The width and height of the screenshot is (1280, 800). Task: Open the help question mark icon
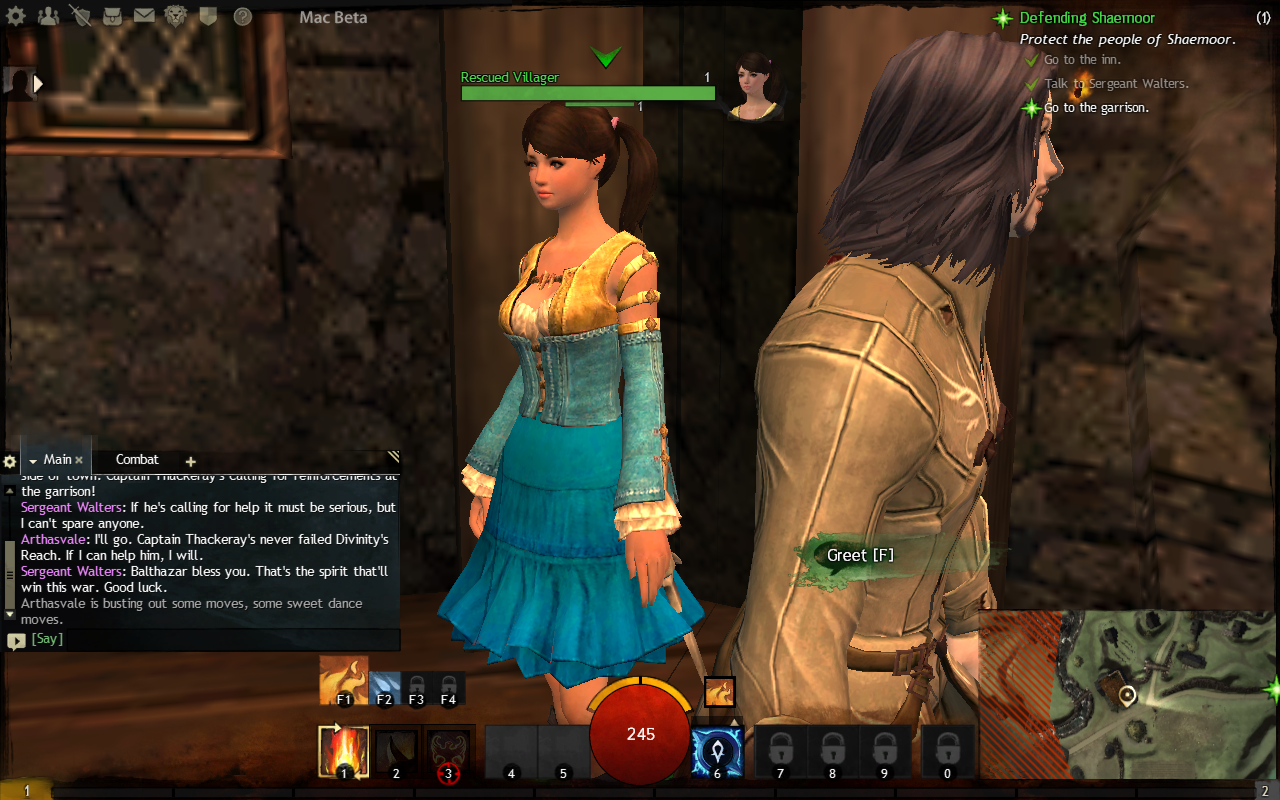click(x=242, y=16)
